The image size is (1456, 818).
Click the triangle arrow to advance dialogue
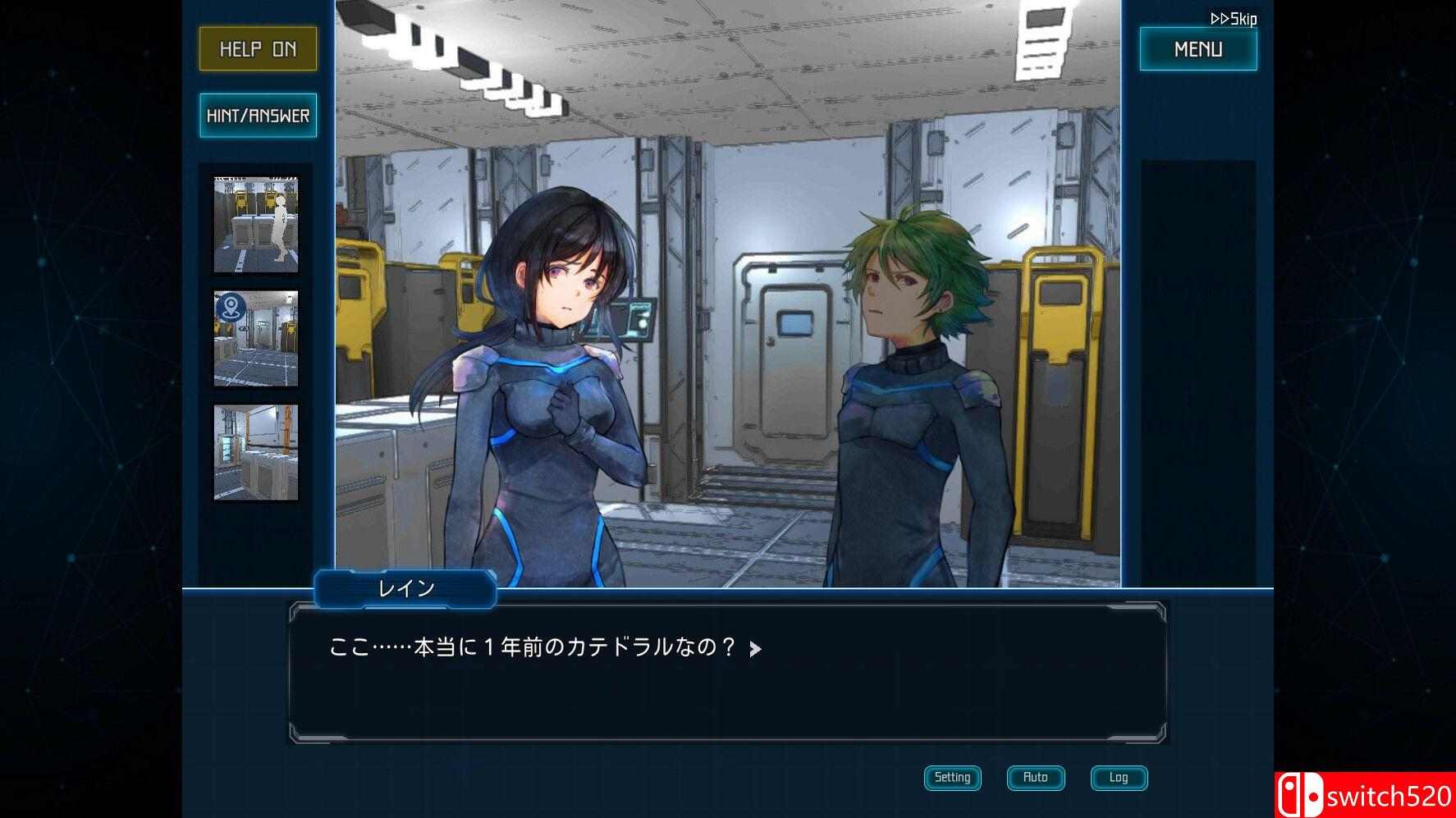(x=756, y=647)
